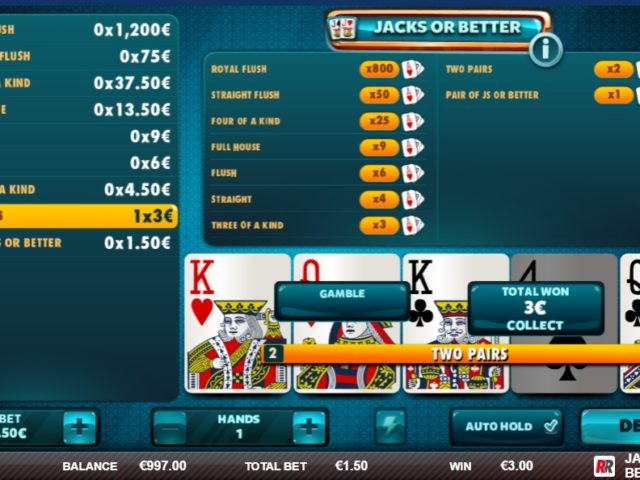Activate the lightning bolt turbo button
The width and height of the screenshot is (640, 480).
[x=391, y=427]
